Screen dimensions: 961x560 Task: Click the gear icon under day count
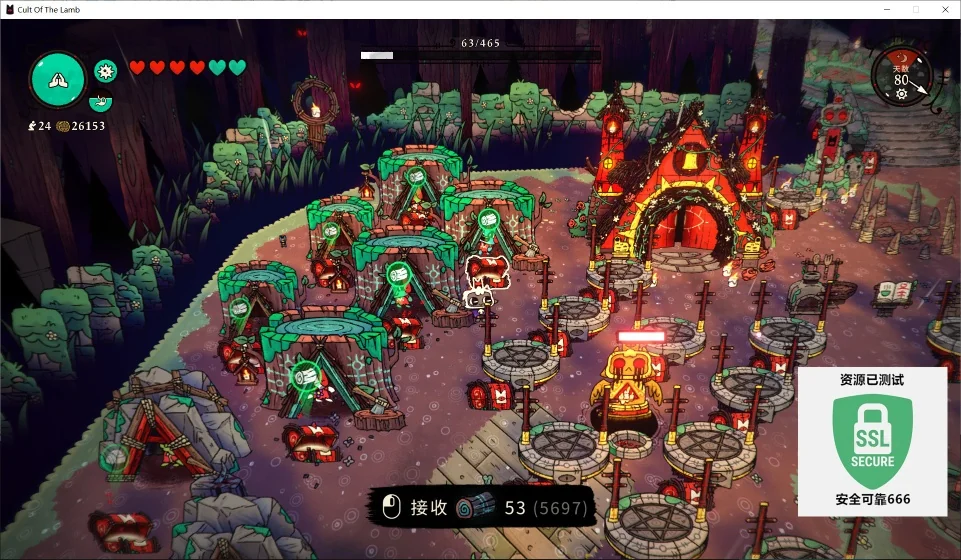[901, 94]
